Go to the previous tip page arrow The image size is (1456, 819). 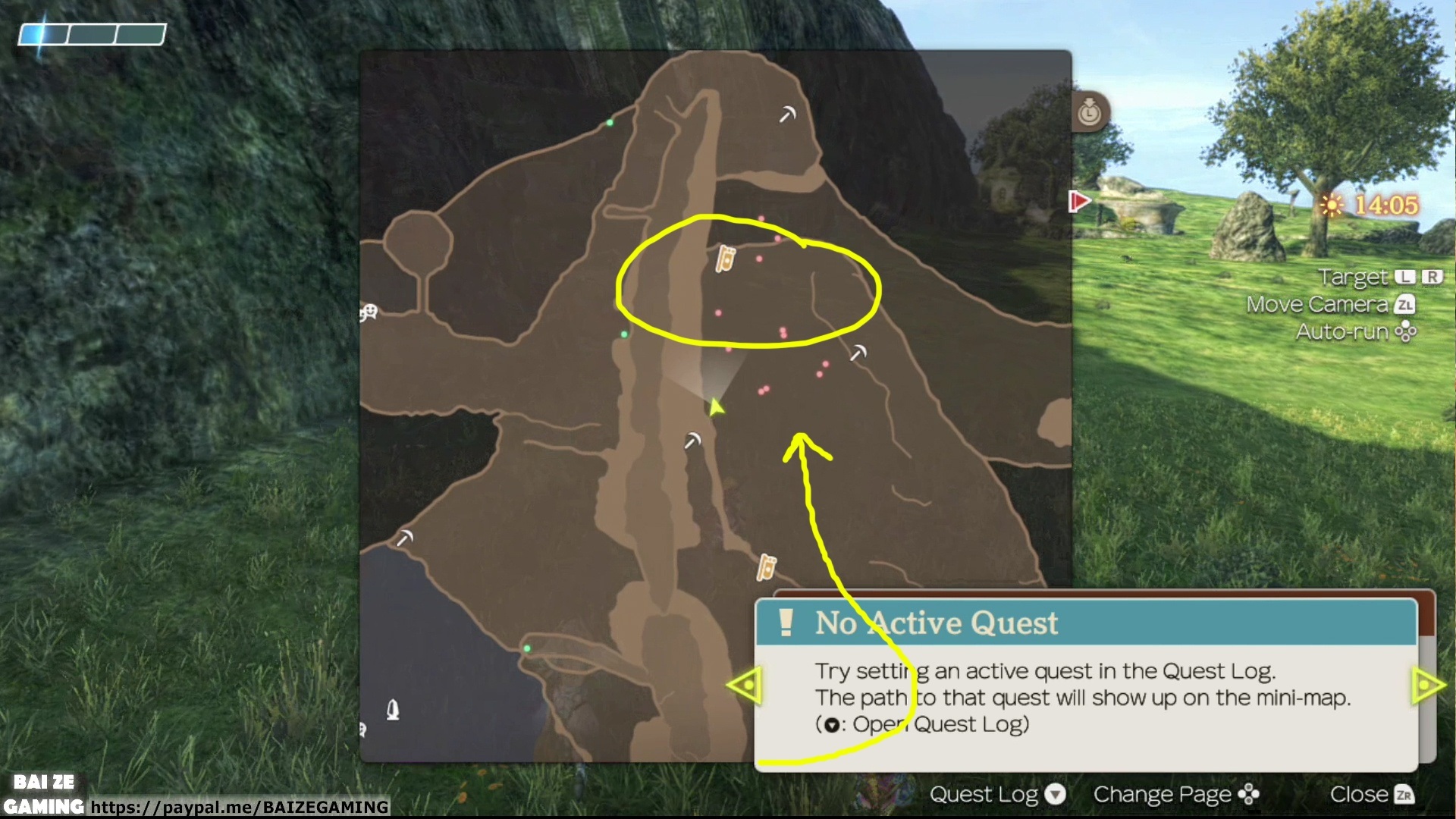click(x=745, y=686)
